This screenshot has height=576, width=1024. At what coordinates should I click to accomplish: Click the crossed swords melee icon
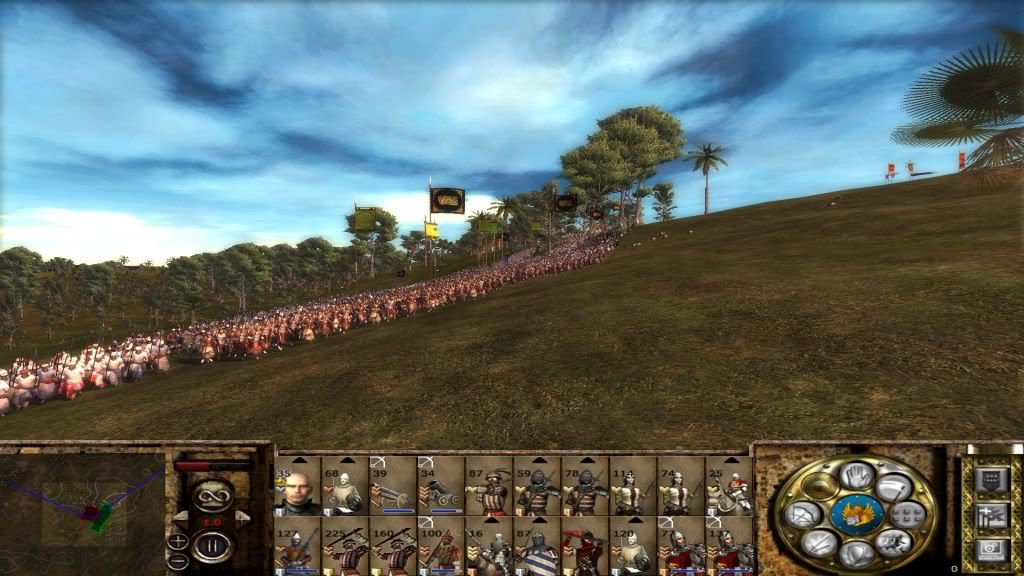pos(817,542)
